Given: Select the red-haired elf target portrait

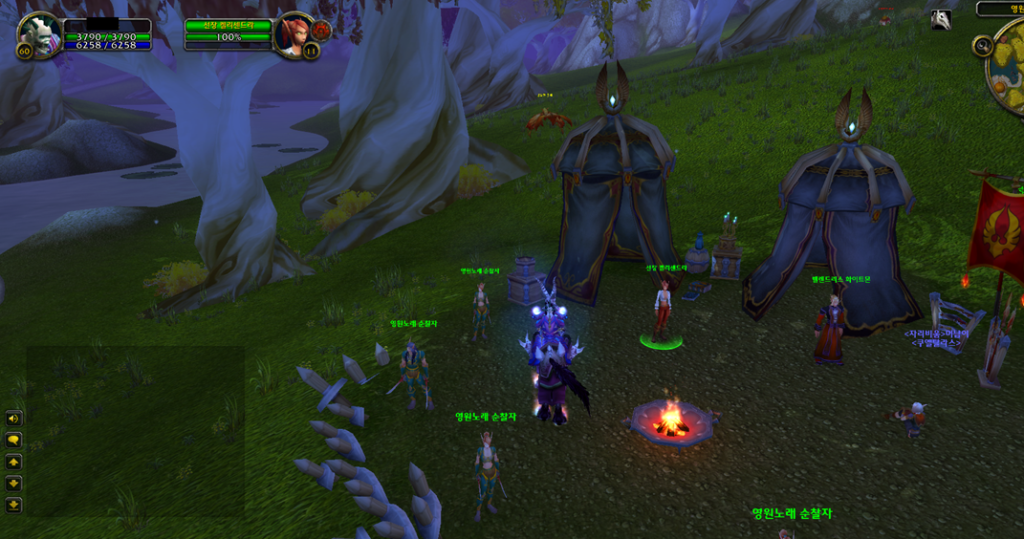Looking at the screenshot, I should 294,34.
